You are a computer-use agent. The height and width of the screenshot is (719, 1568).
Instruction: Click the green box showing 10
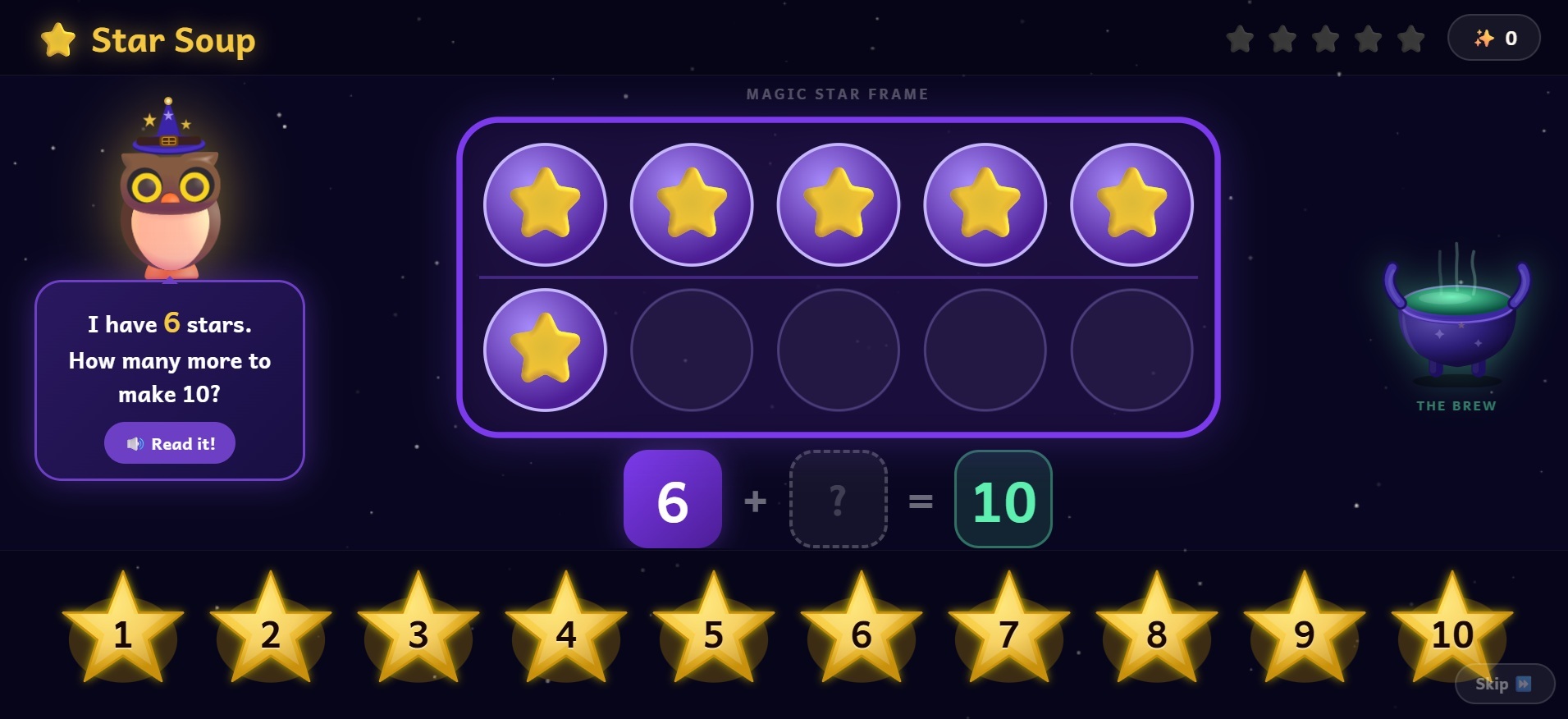pos(1003,498)
